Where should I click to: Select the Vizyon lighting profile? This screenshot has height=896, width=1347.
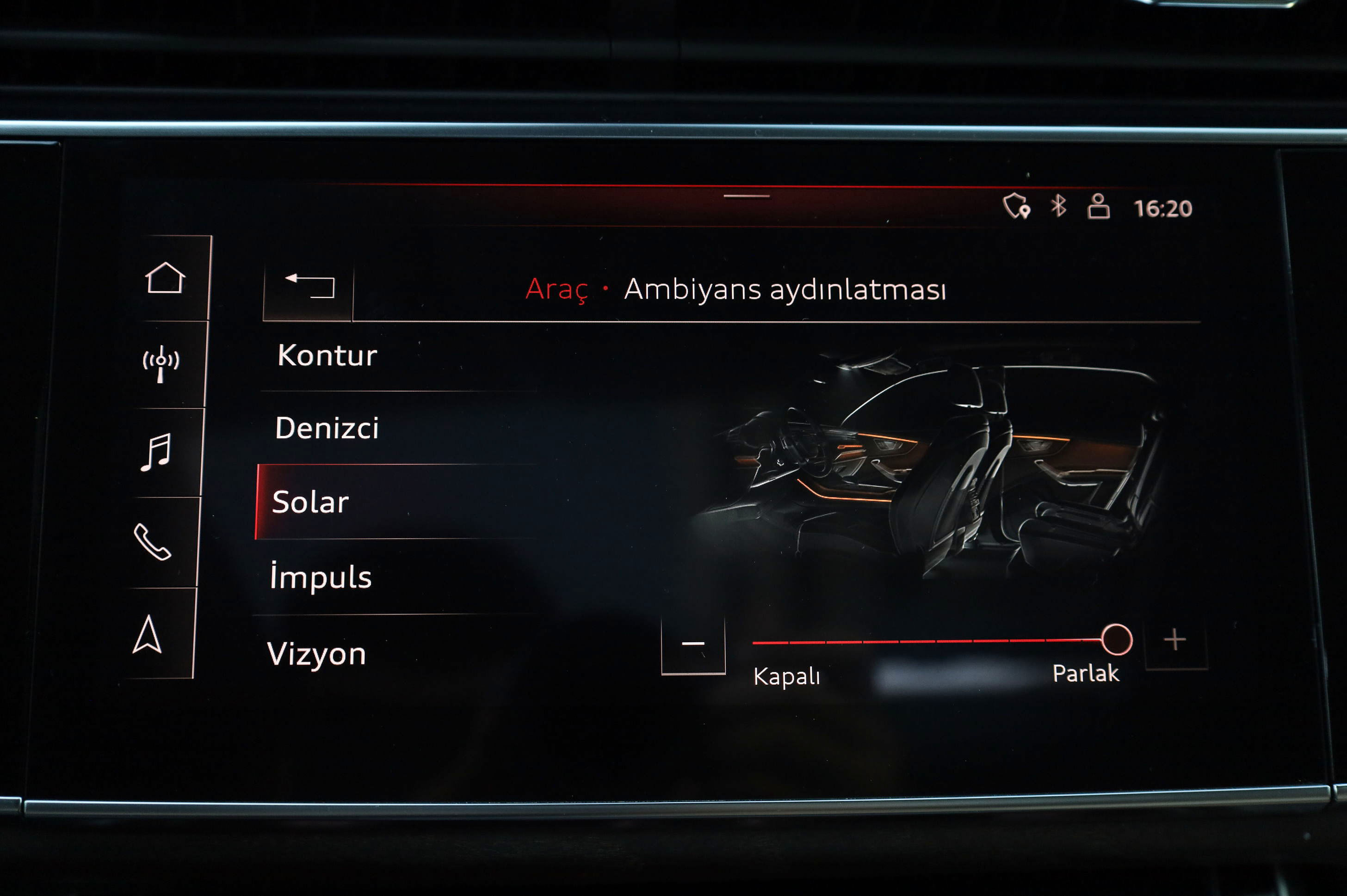[x=316, y=653]
